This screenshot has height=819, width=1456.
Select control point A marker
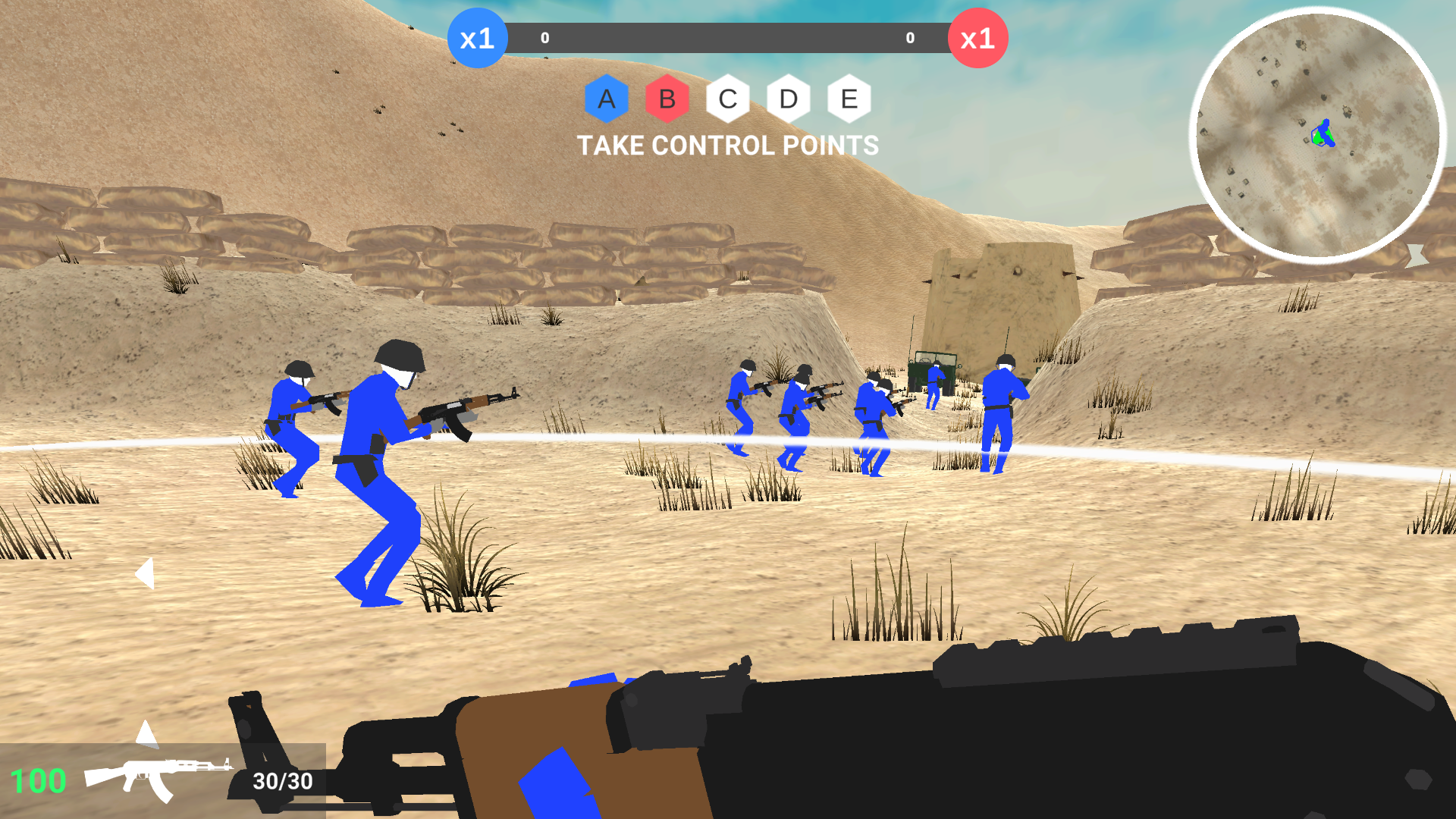pyautogui.click(x=606, y=99)
